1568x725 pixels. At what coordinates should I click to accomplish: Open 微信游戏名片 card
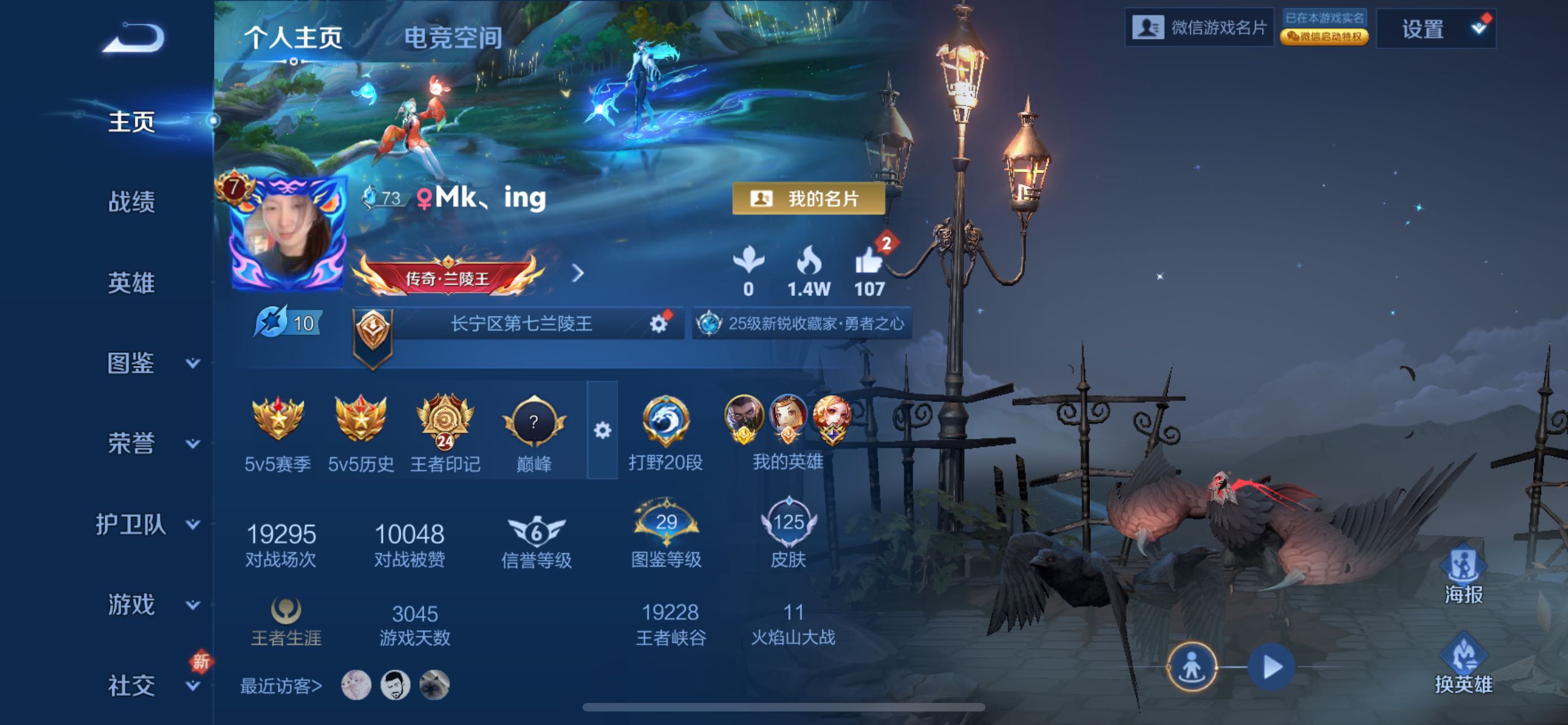(x=1199, y=28)
